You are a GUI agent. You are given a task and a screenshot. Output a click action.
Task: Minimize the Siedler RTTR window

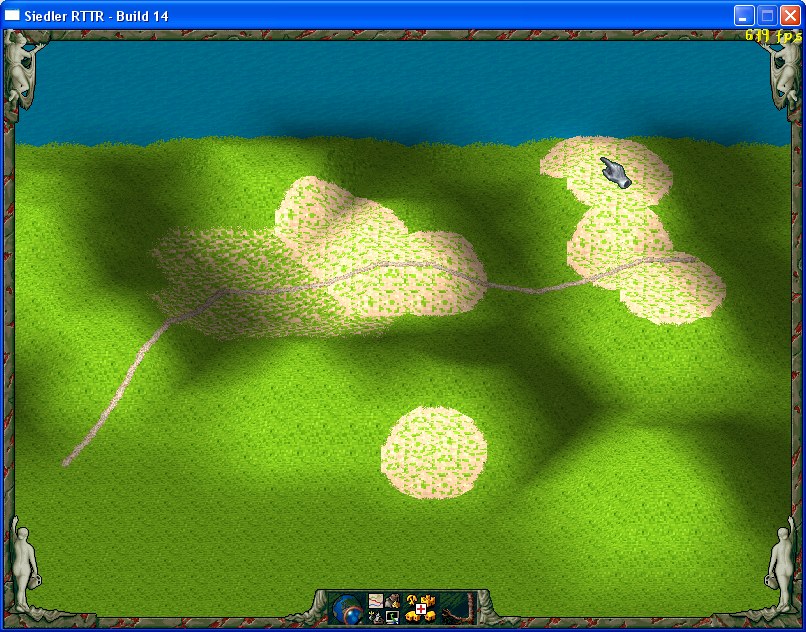point(744,15)
